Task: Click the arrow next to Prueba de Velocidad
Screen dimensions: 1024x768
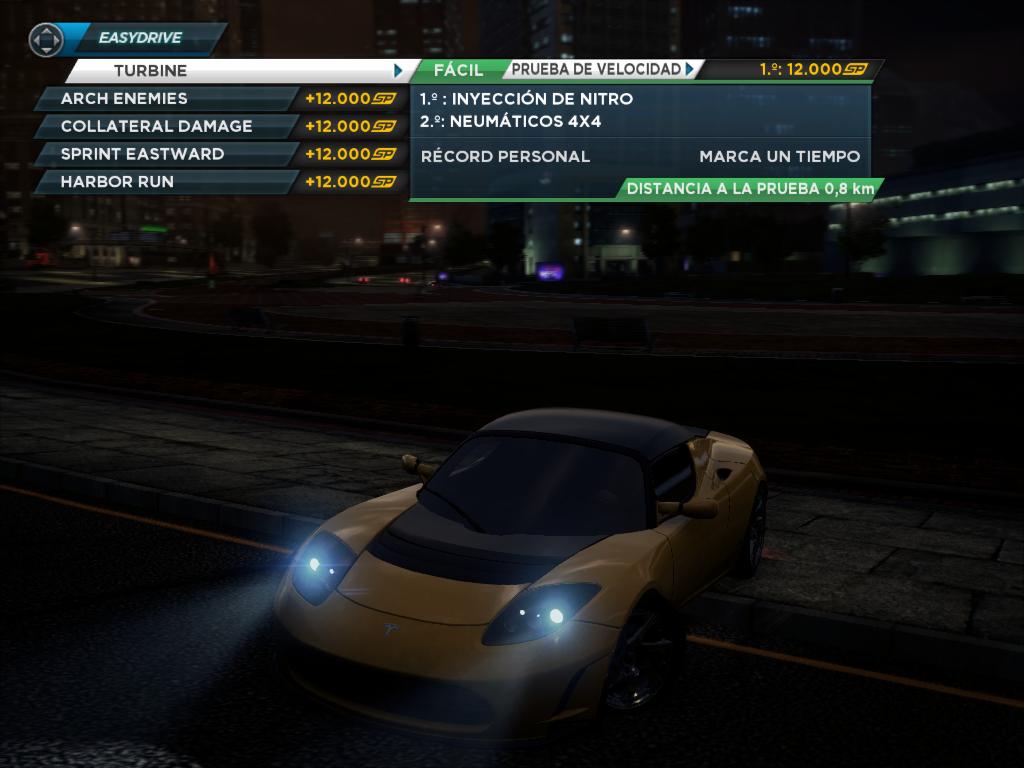Action: pyautogui.click(x=690, y=69)
